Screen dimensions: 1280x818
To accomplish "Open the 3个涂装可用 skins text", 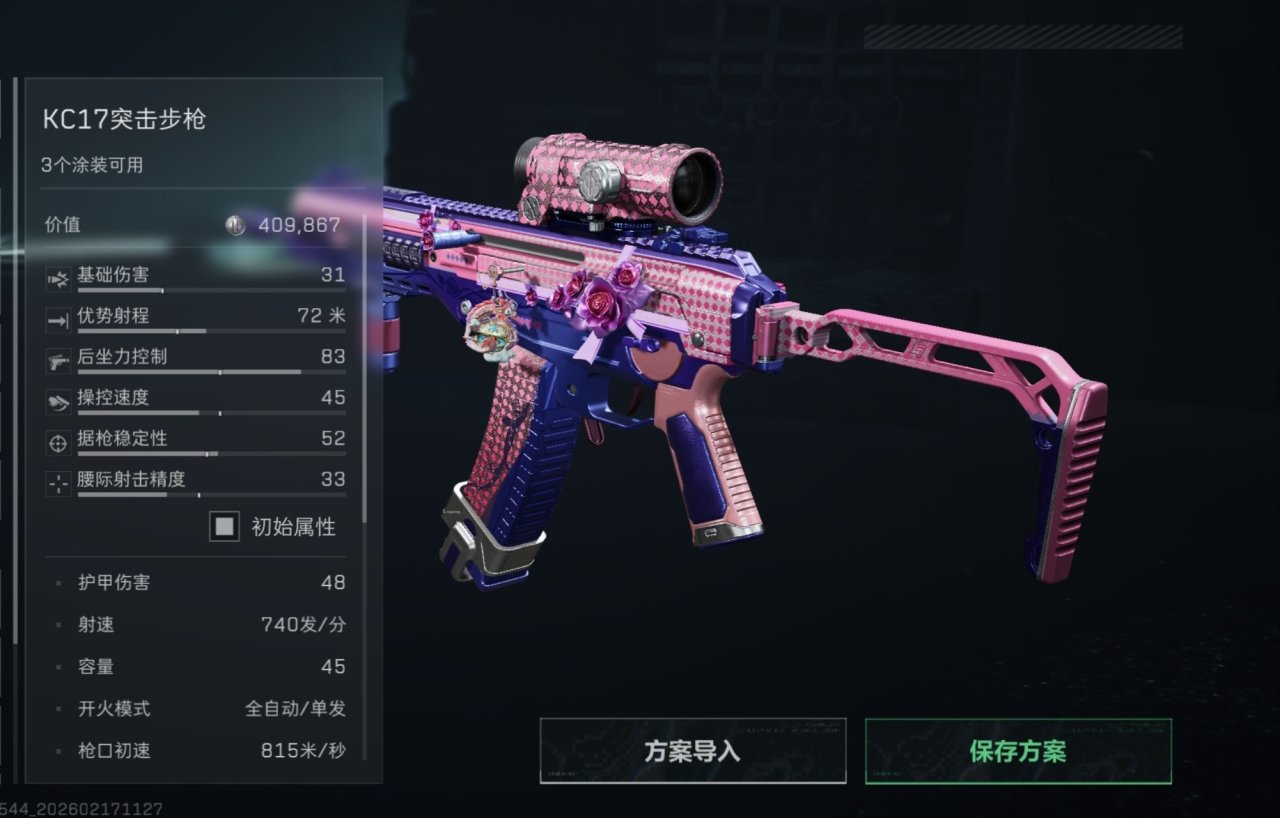I will click(92, 165).
